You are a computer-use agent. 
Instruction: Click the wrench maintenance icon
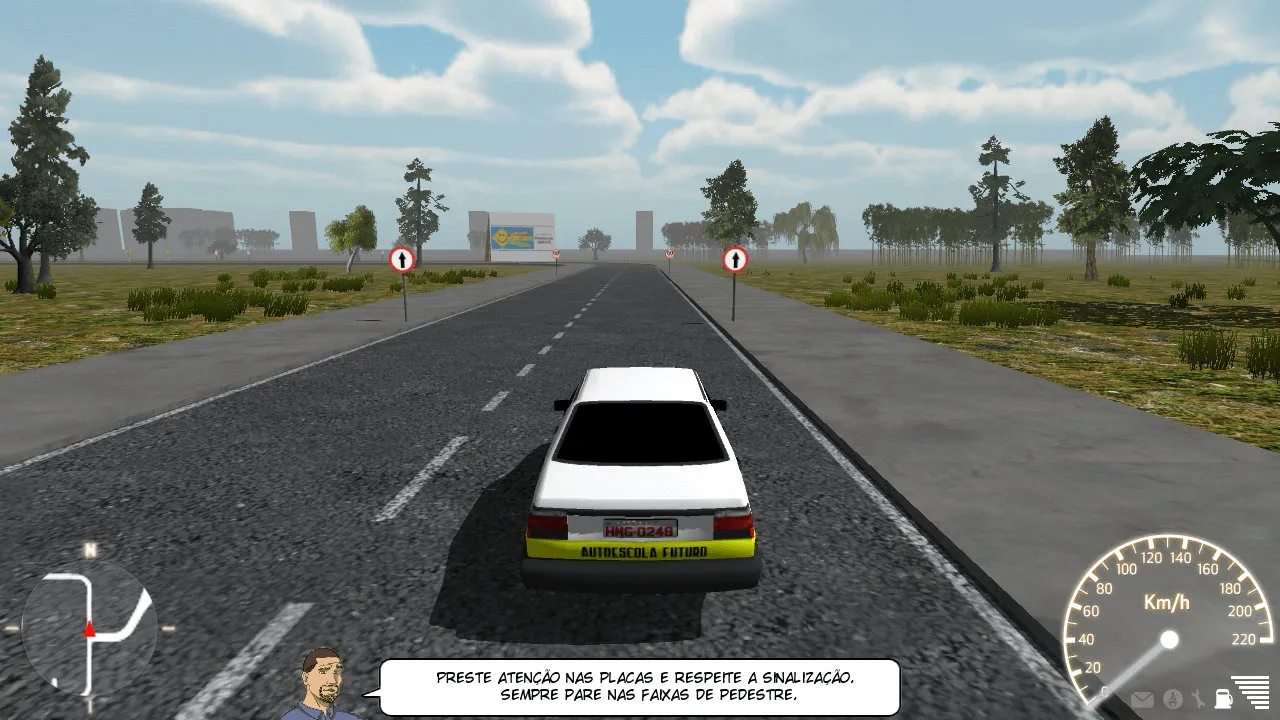[1198, 698]
